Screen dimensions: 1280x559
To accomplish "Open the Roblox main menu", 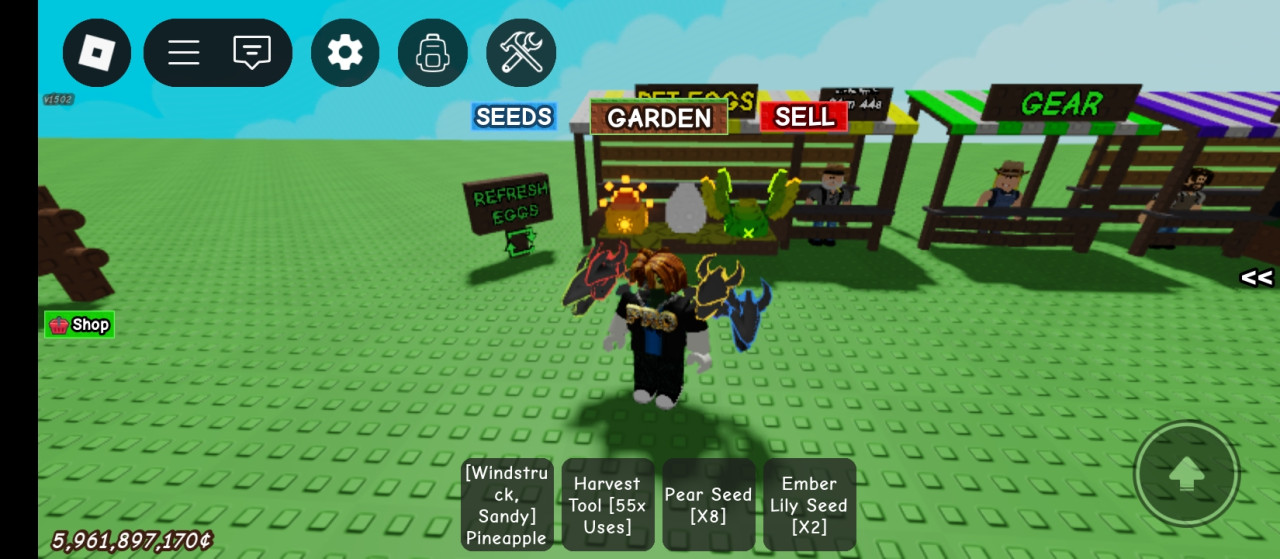I will [97, 53].
